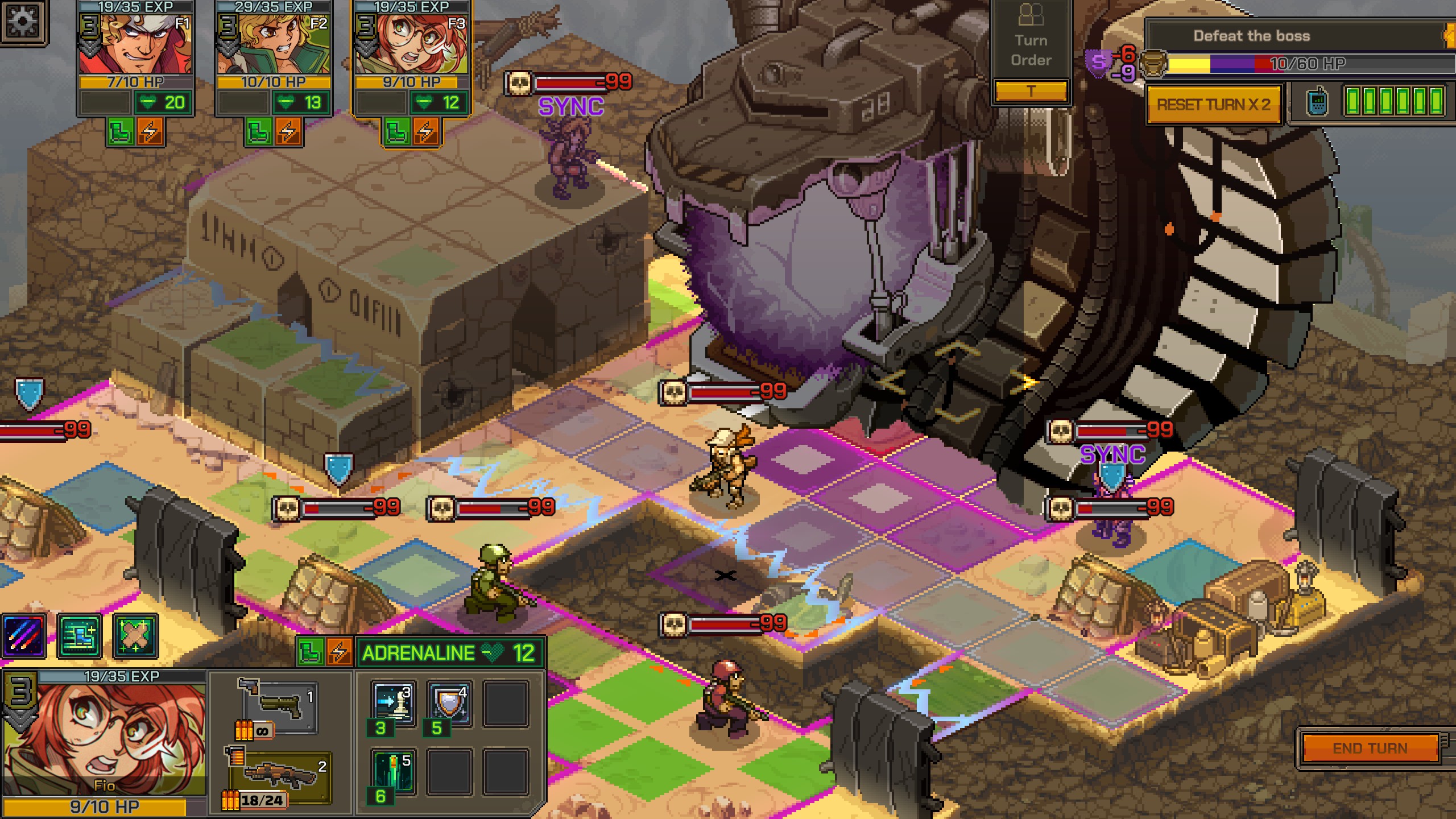The height and width of the screenshot is (819, 1456).
Task: Equip Fio's rifle in weapon slot 2
Action: pyautogui.click(x=280, y=775)
